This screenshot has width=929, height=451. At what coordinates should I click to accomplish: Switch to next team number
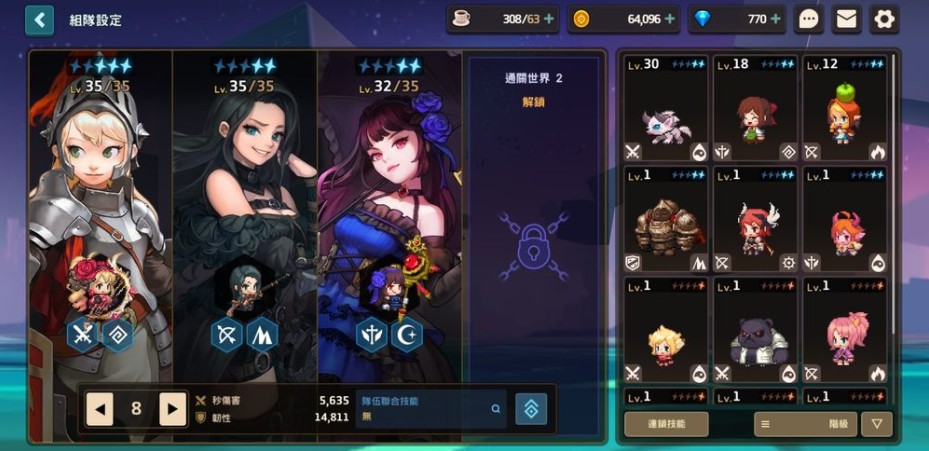coord(173,408)
